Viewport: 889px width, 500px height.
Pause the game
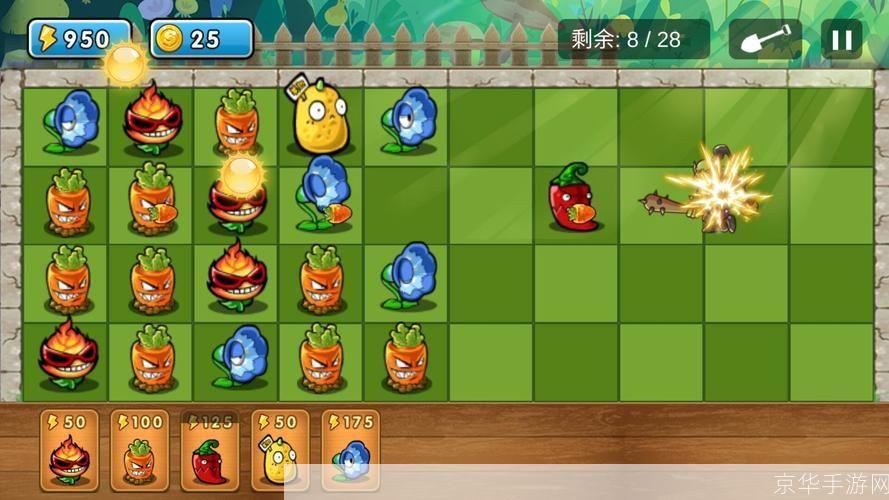(x=841, y=40)
